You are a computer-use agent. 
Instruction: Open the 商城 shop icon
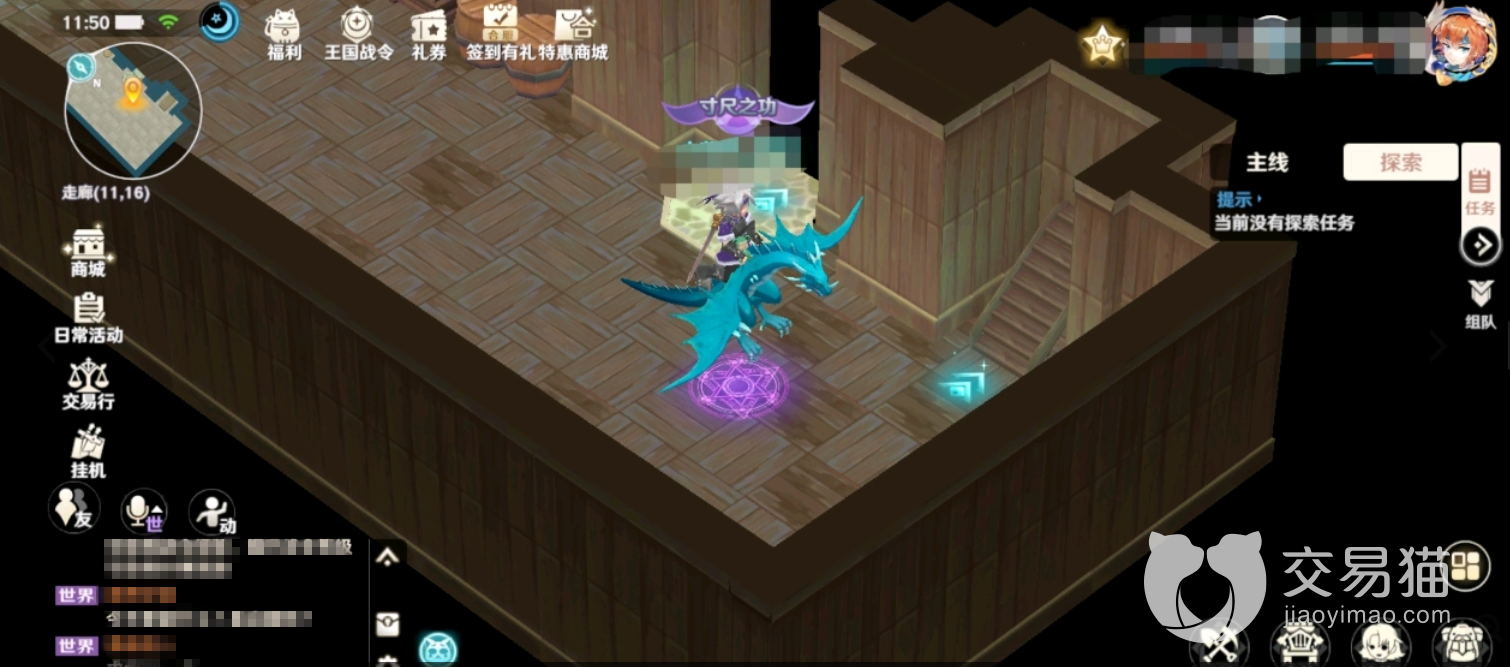(x=88, y=249)
